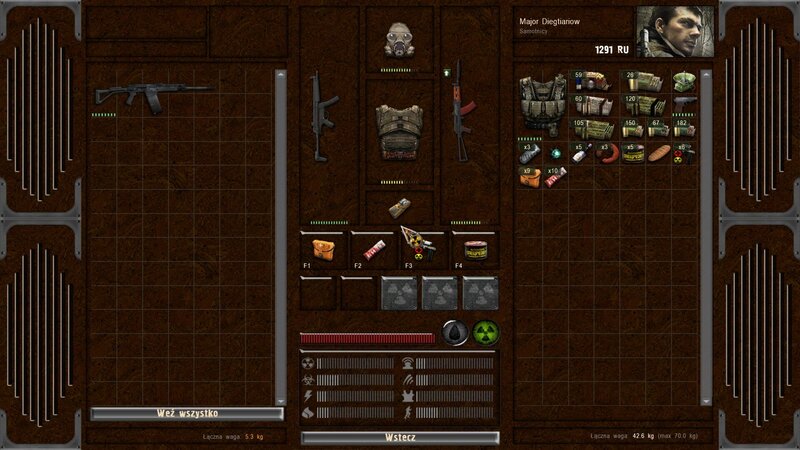
Task: Click the black water drop button
Action: pyautogui.click(x=454, y=334)
